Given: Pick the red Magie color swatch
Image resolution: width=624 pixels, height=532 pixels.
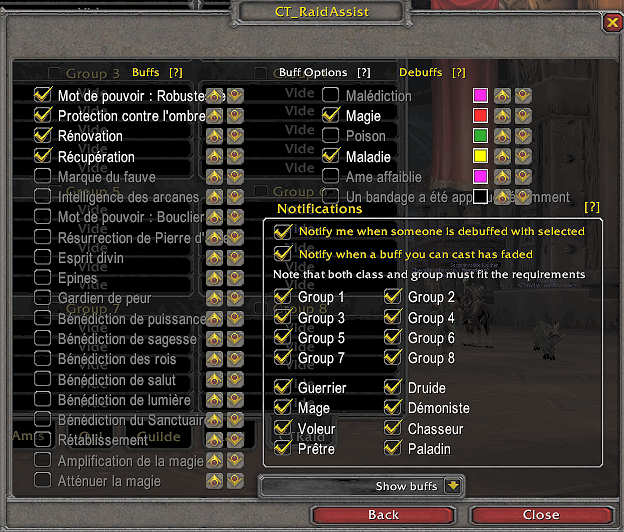Looking at the screenshot, I should pos(480,116).
